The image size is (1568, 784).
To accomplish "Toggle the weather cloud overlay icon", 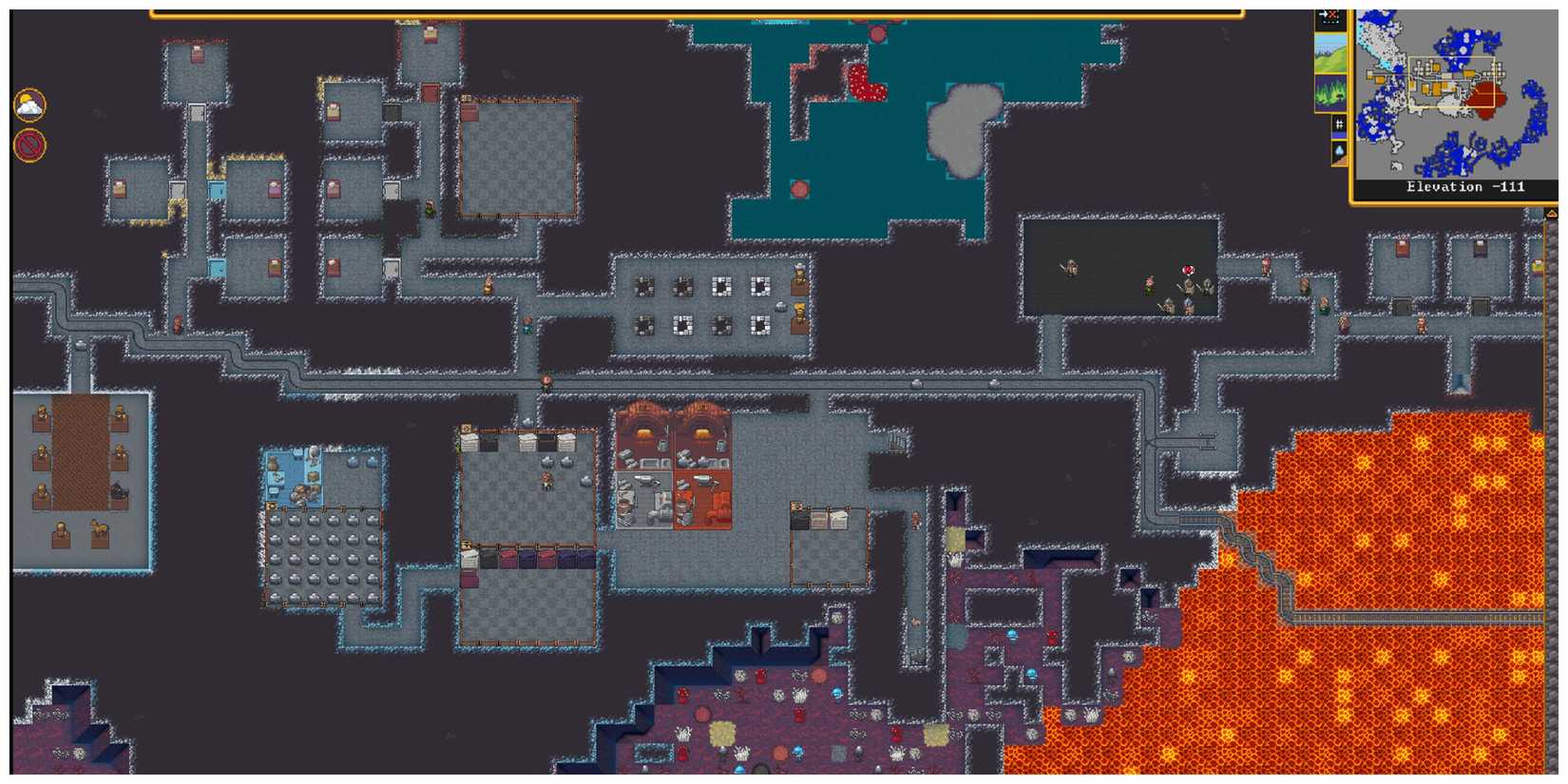I will coord(29,105).
